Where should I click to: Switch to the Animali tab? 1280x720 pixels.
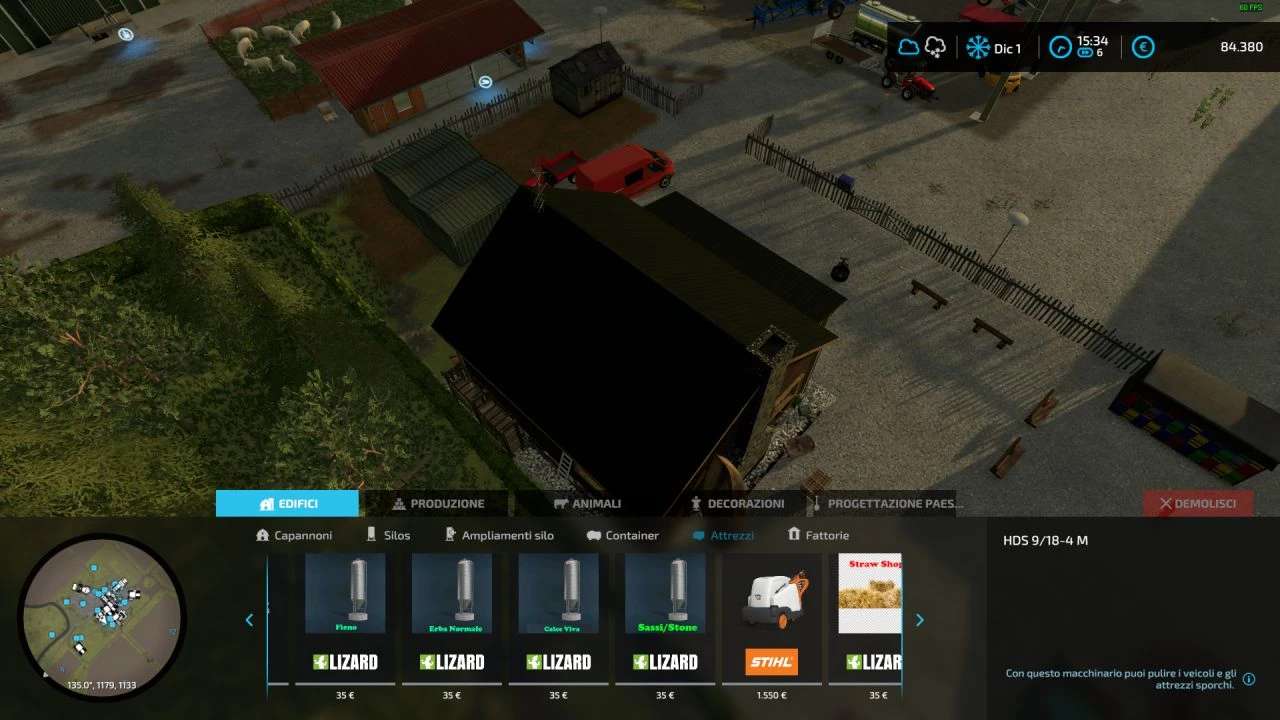[588, 503]
